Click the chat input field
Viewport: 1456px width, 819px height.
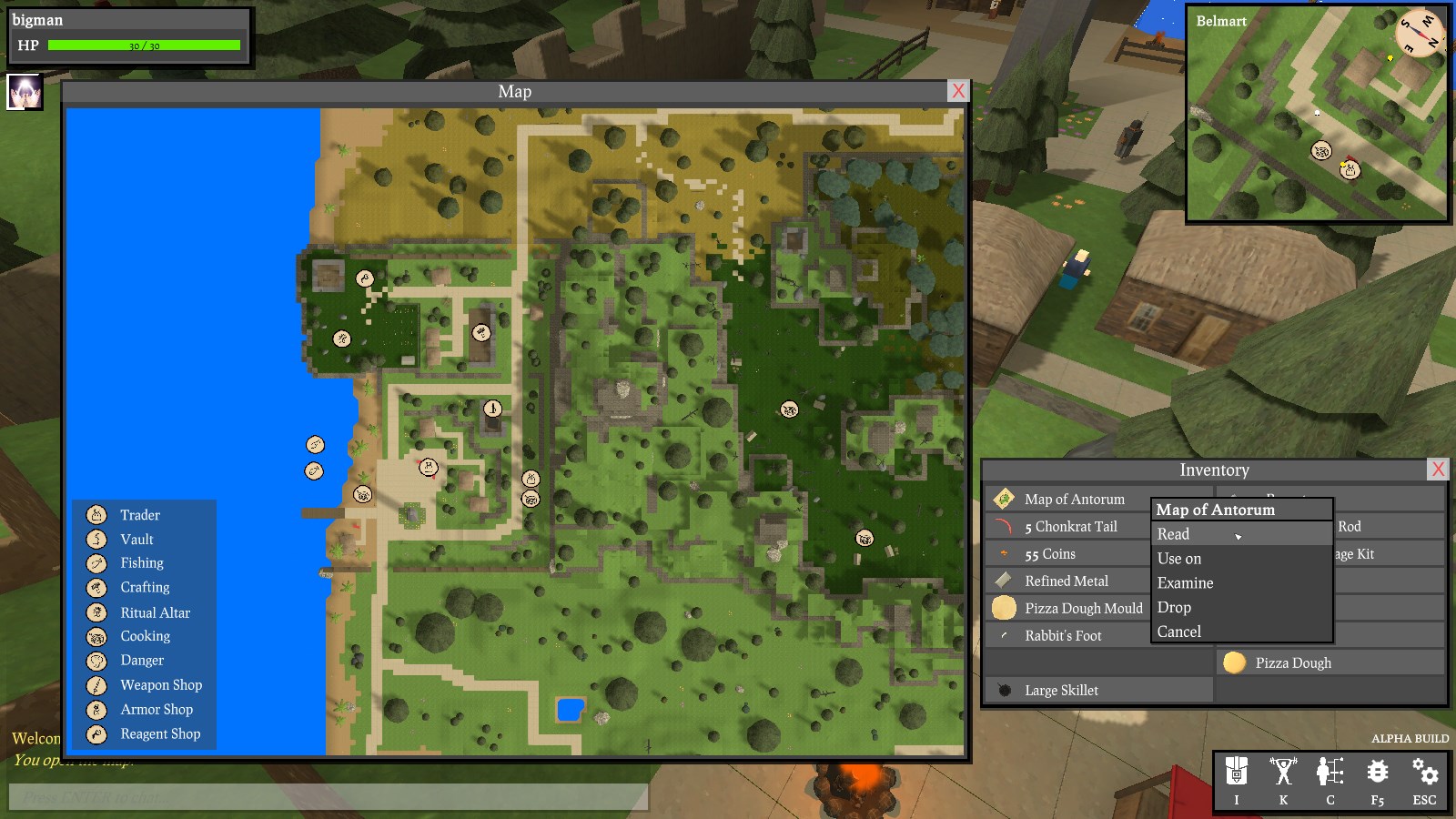click(x=328, y=798)
